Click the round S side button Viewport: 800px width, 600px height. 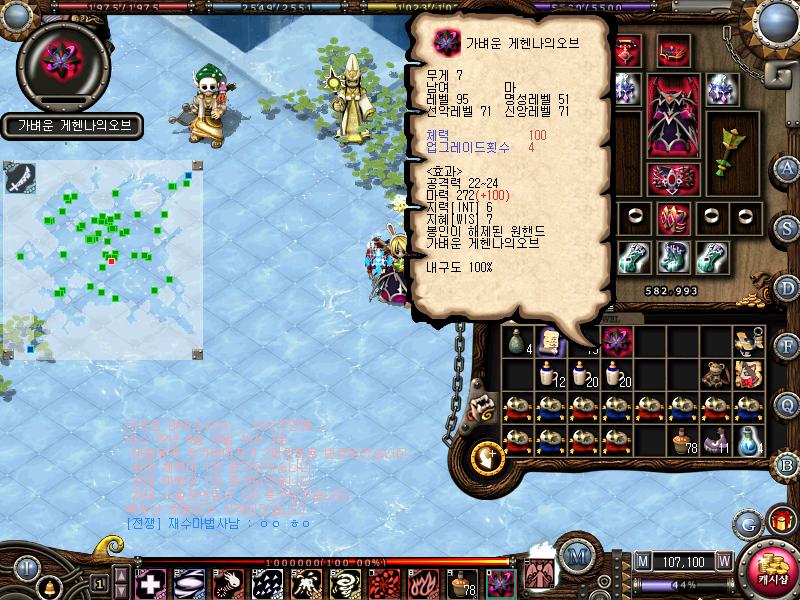[x=788, y=228]
